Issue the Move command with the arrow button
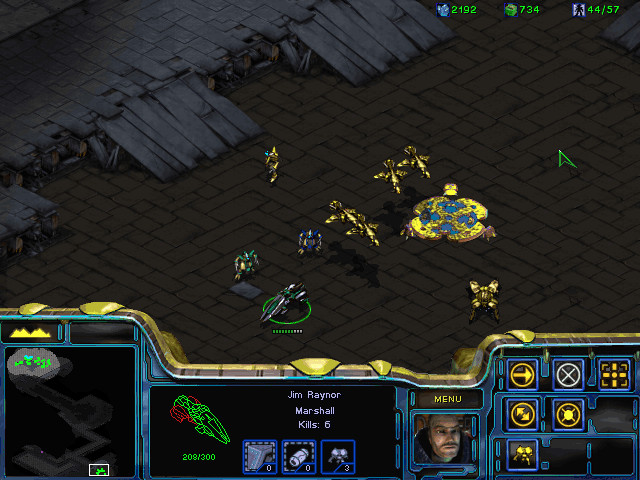Viewport: 640px width, 480px height. 522,375
